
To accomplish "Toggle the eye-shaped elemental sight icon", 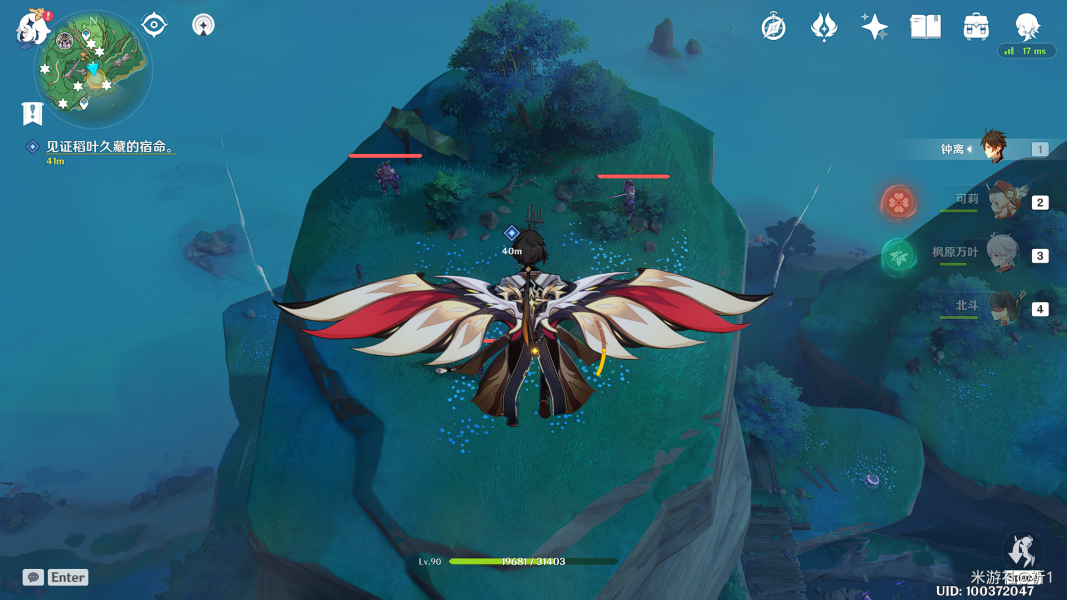I will pos(154,25).
